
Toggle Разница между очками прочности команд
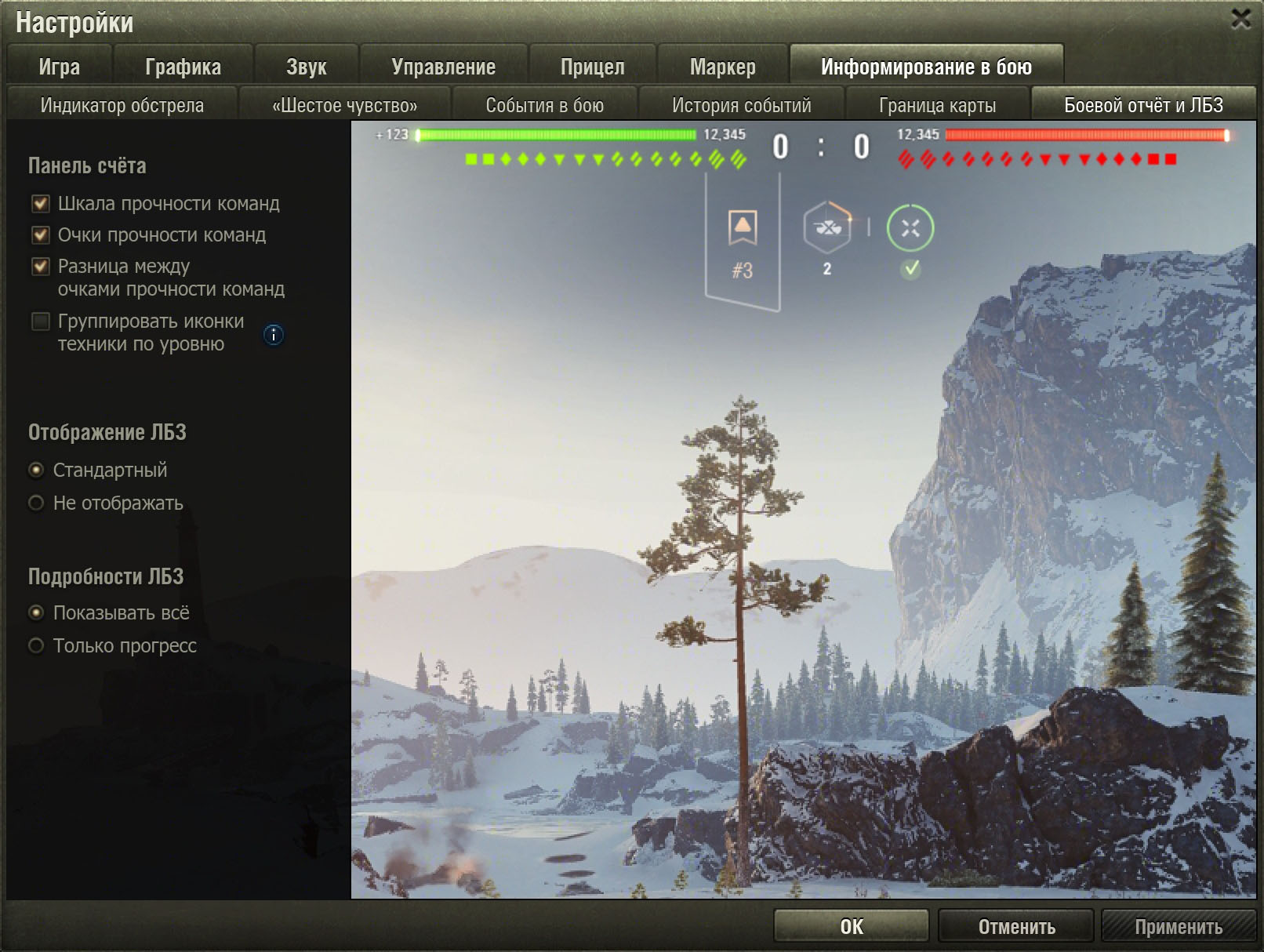pos(41,267)
